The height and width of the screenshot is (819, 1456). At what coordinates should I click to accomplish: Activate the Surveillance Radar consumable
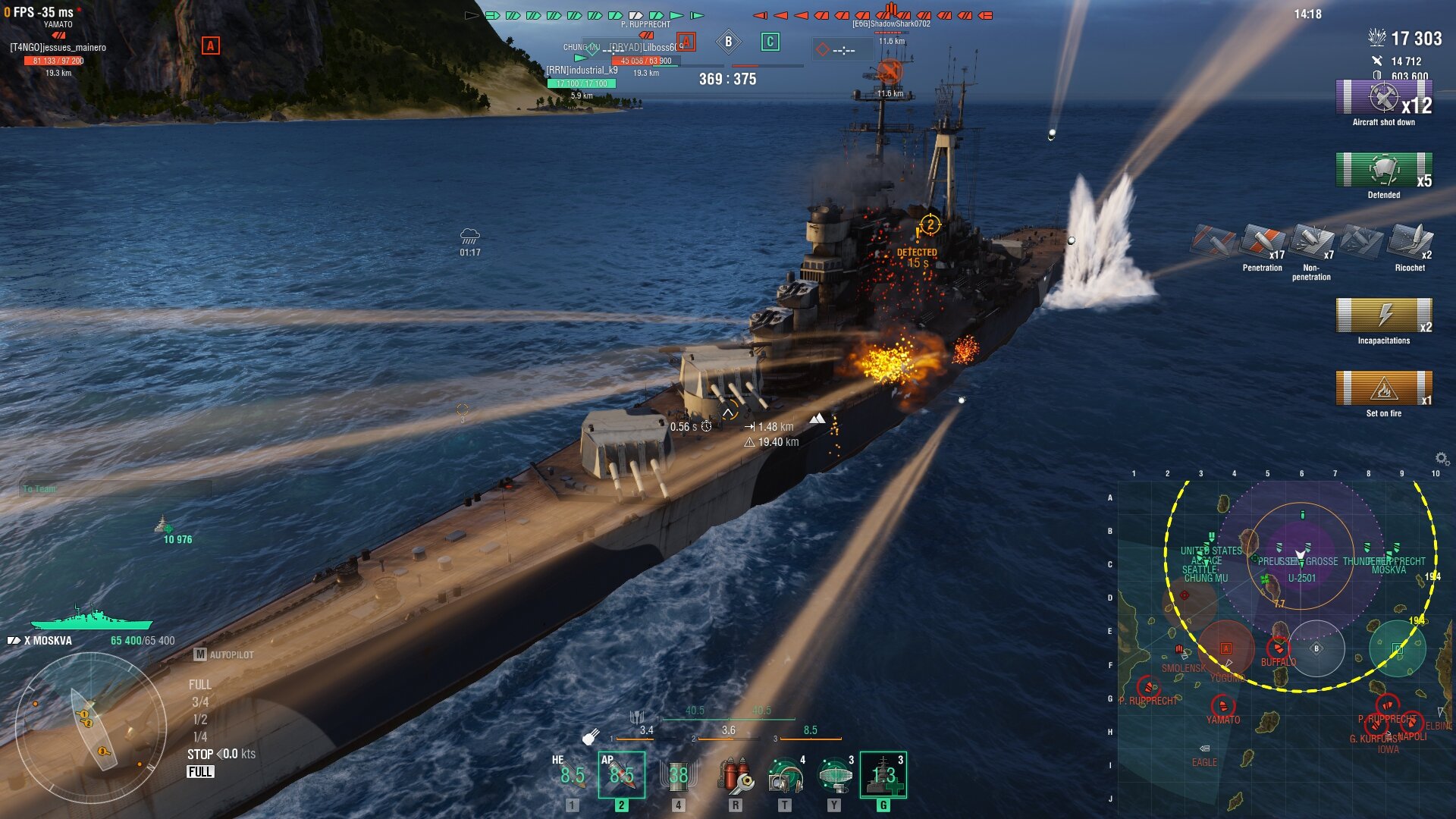point(835,775)
